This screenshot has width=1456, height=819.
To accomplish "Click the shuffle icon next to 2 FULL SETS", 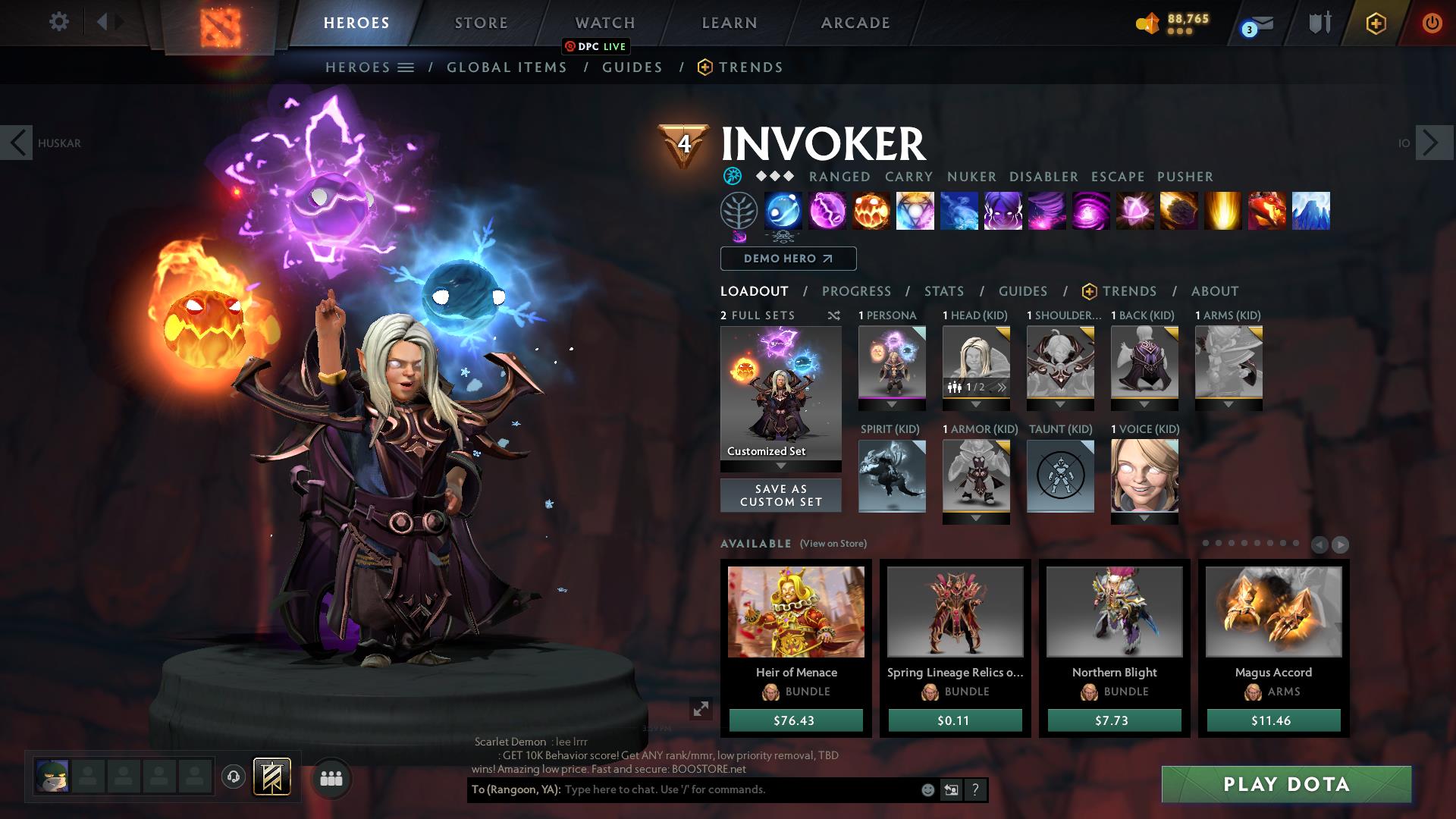I will (x=834, y=315).
